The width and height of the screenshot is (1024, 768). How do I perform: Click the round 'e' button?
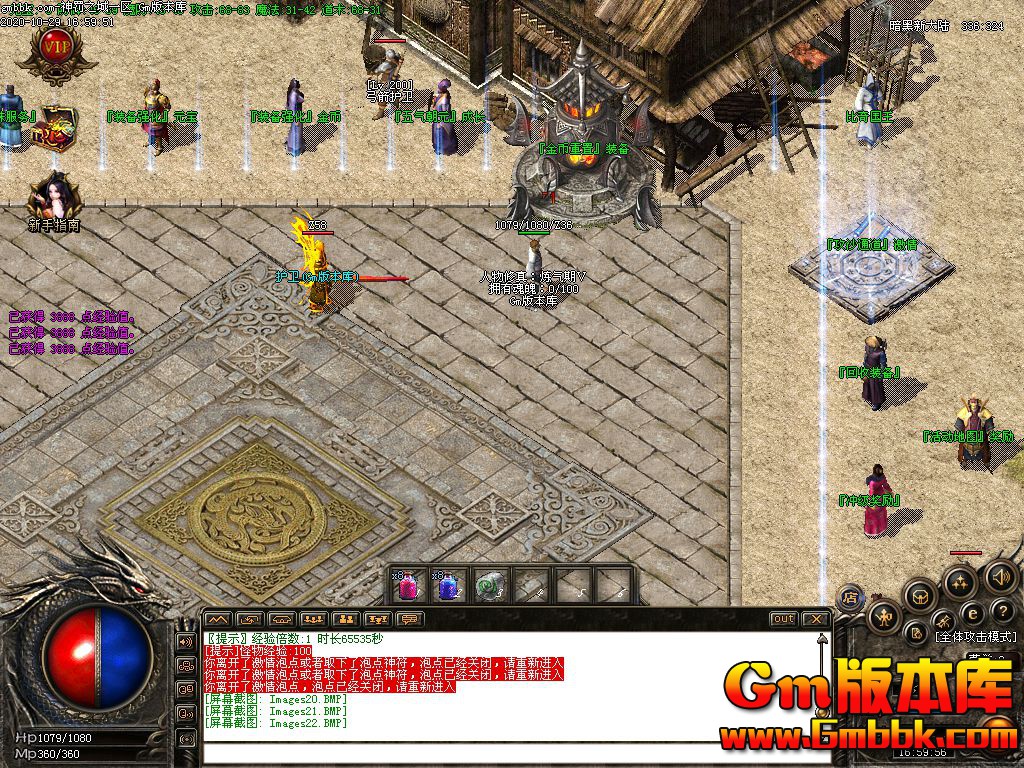[971, 612]
